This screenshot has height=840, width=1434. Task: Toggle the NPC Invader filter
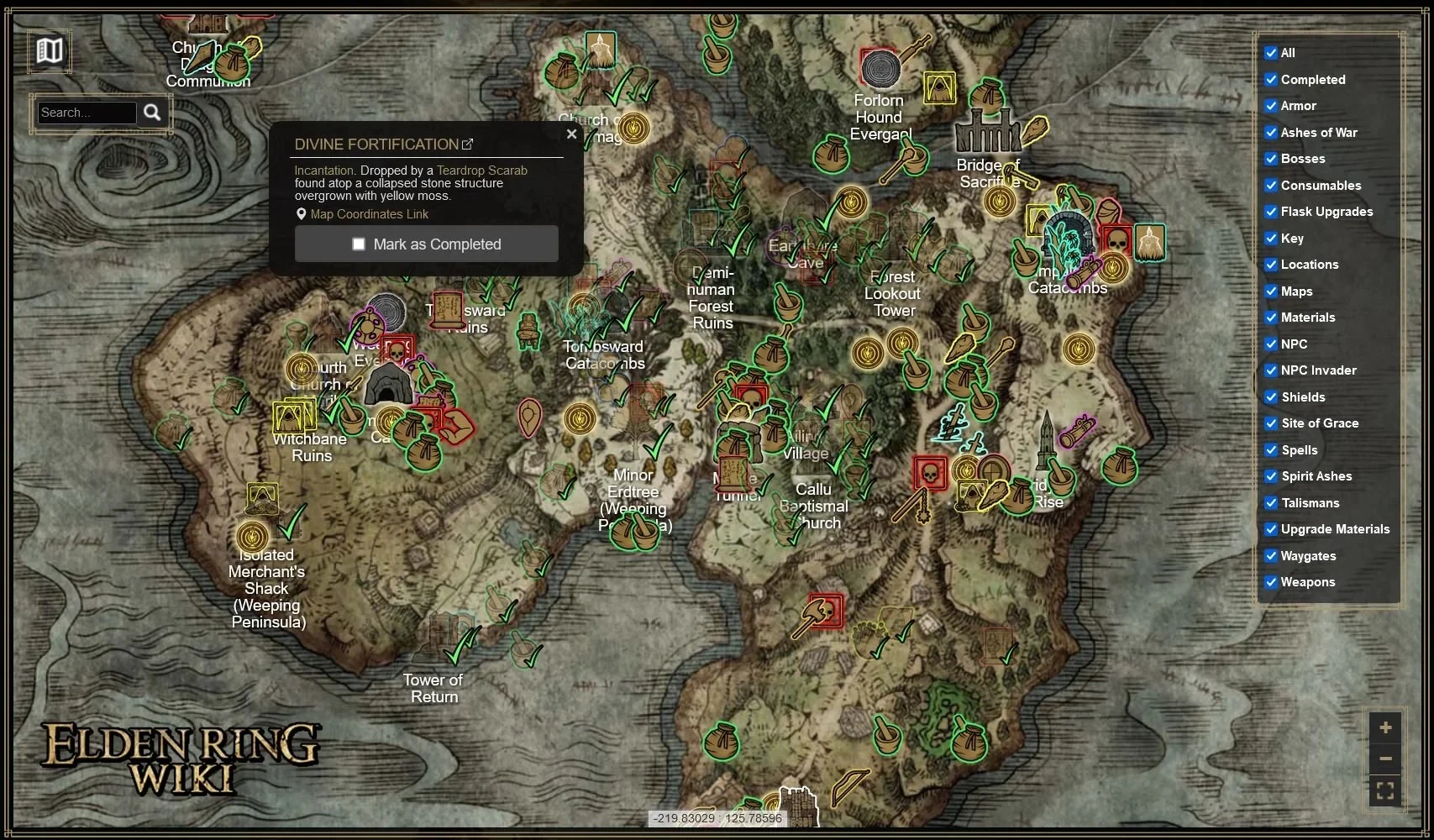pyautogui.click(x=1271, y=370)
